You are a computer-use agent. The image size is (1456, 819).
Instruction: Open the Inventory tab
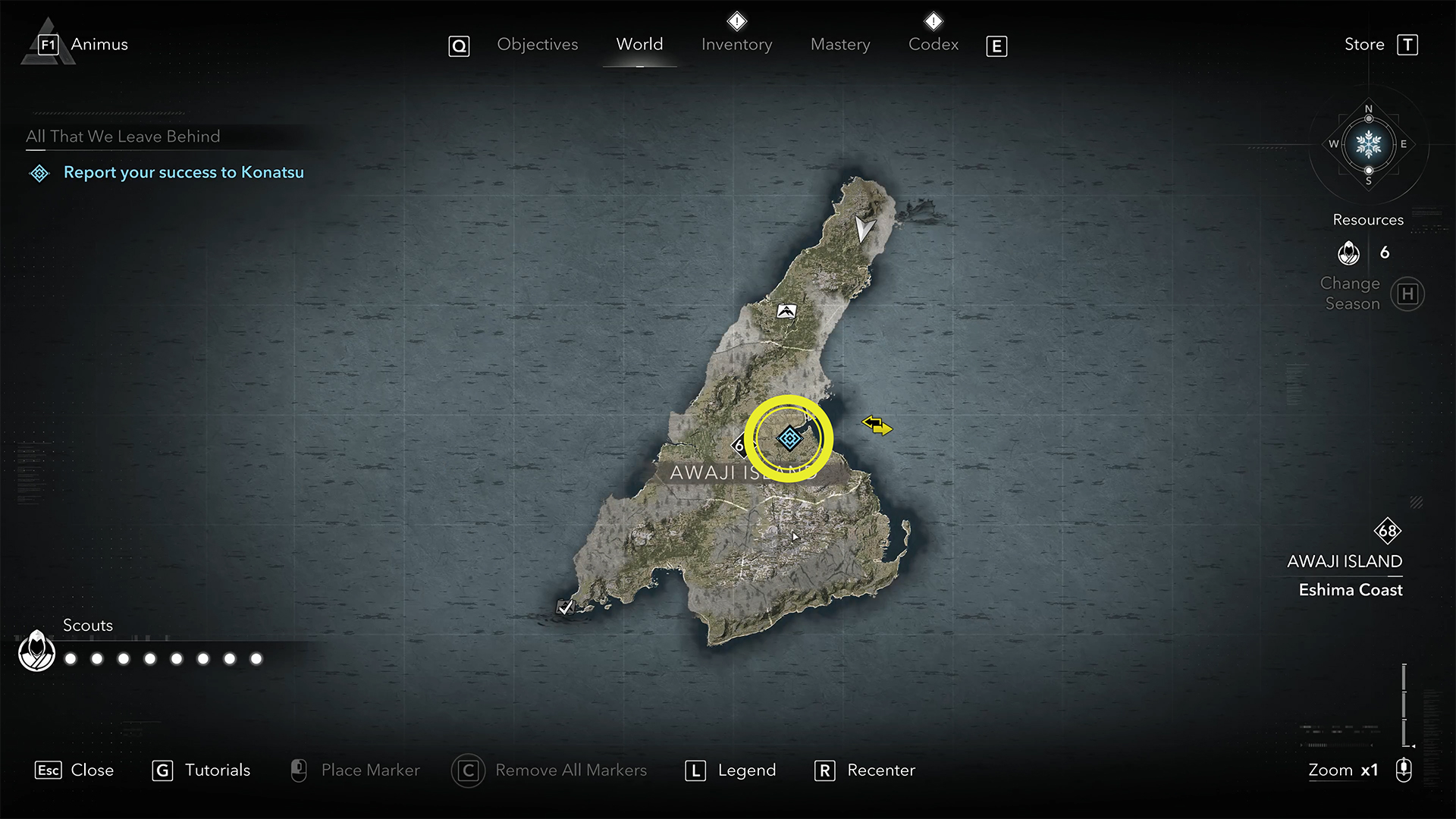736,45
